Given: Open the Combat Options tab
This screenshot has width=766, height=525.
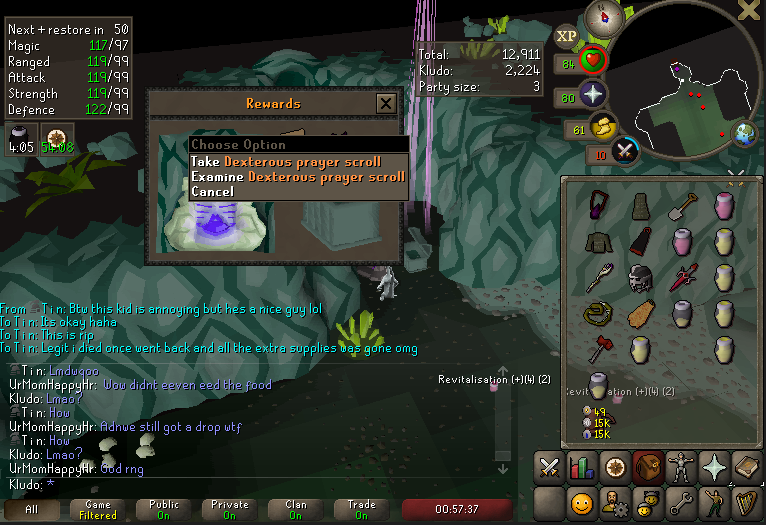Looking at the screenshot, I should pyautogui.click(x=549, y=467).
